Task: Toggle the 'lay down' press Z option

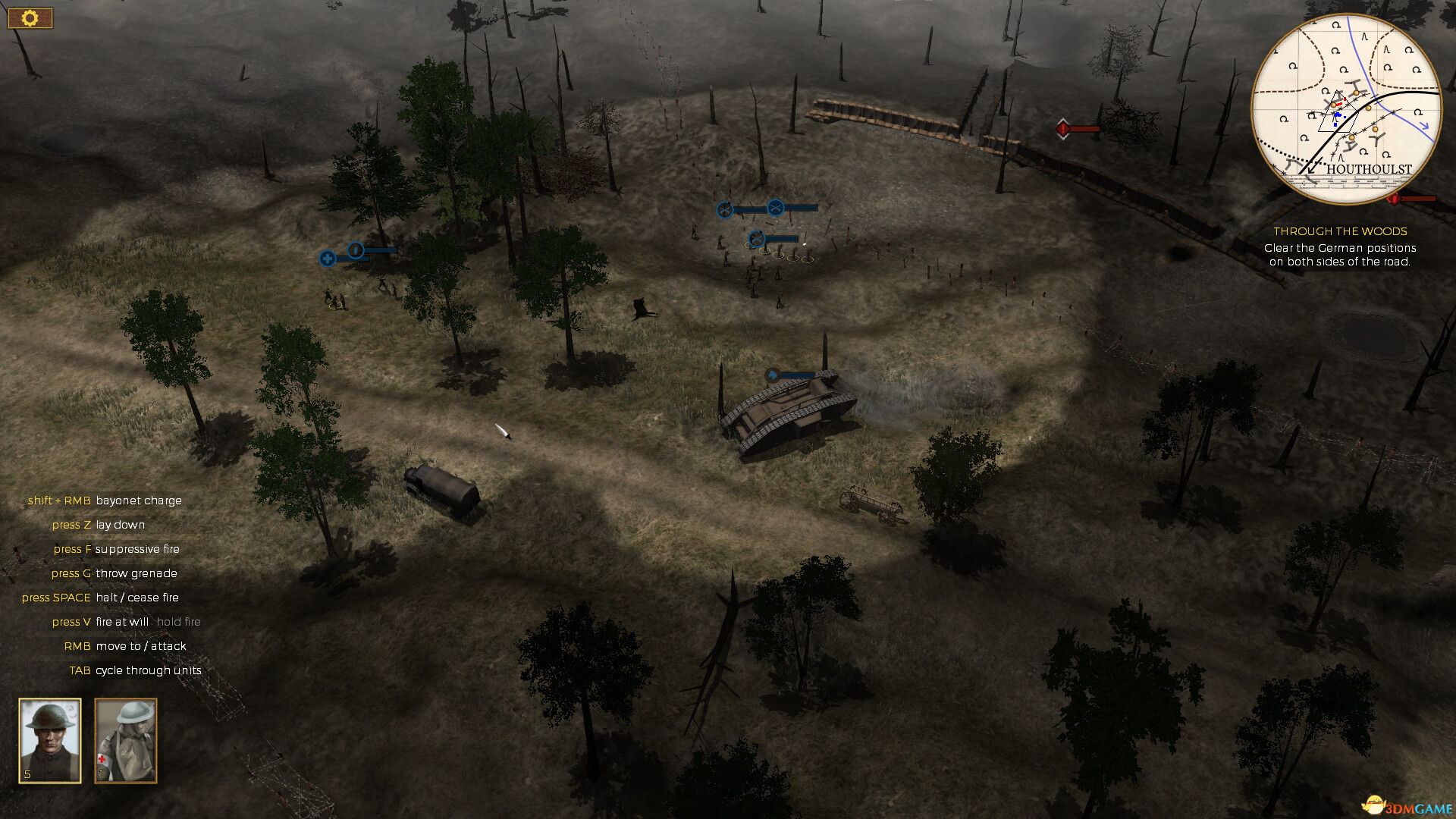Action: click(98, 525)
